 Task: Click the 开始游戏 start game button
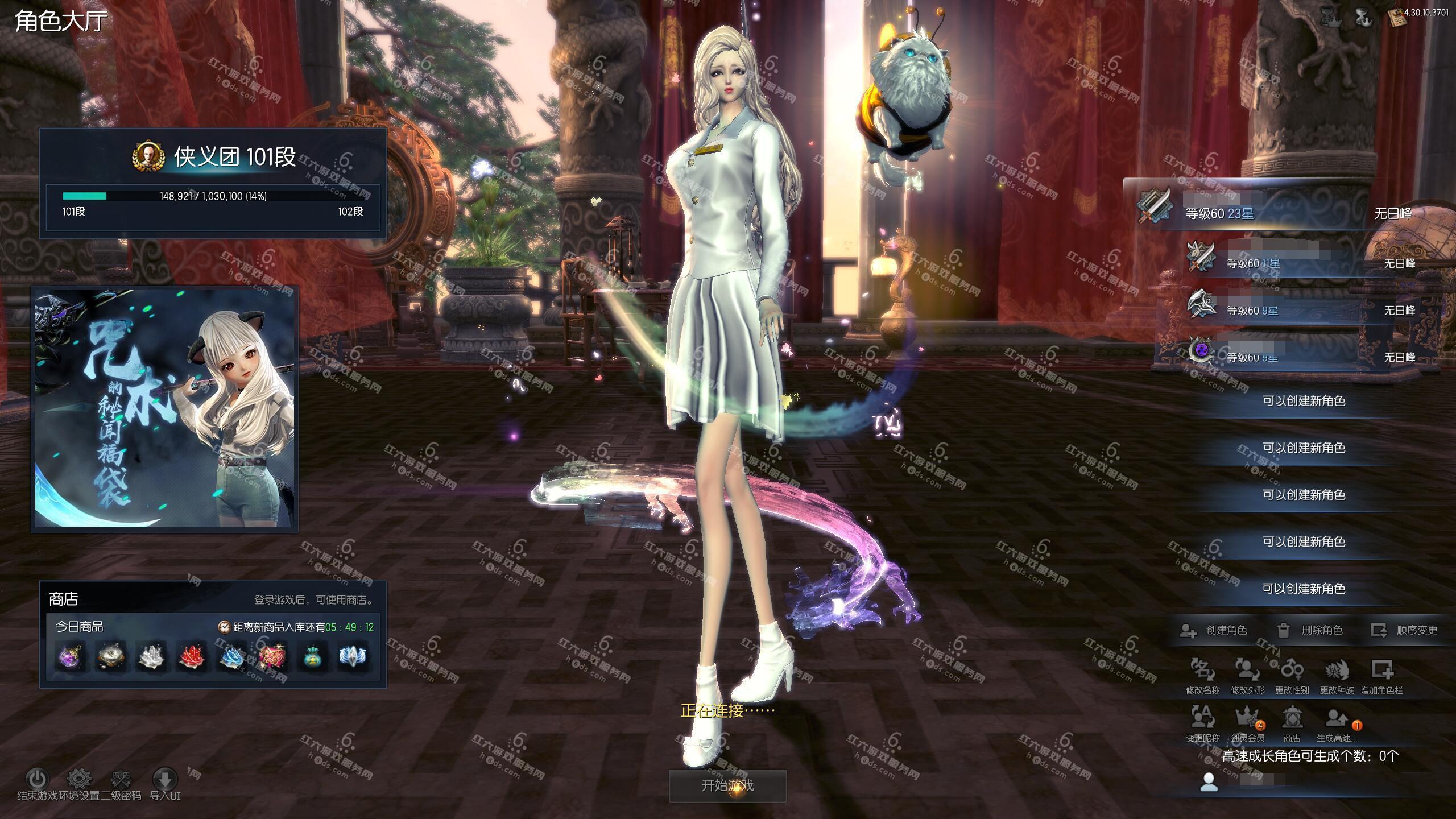(x=727, y=785)
